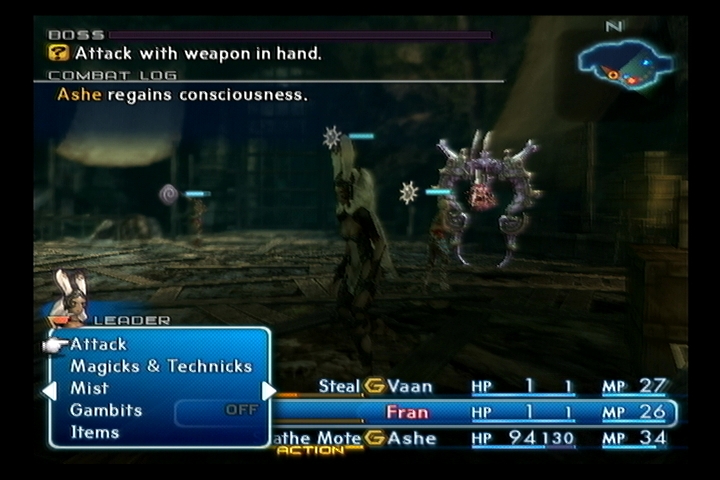Select Ashe in the party list
The width and height of the screenshot is (720, 480).
pos(412,438)
